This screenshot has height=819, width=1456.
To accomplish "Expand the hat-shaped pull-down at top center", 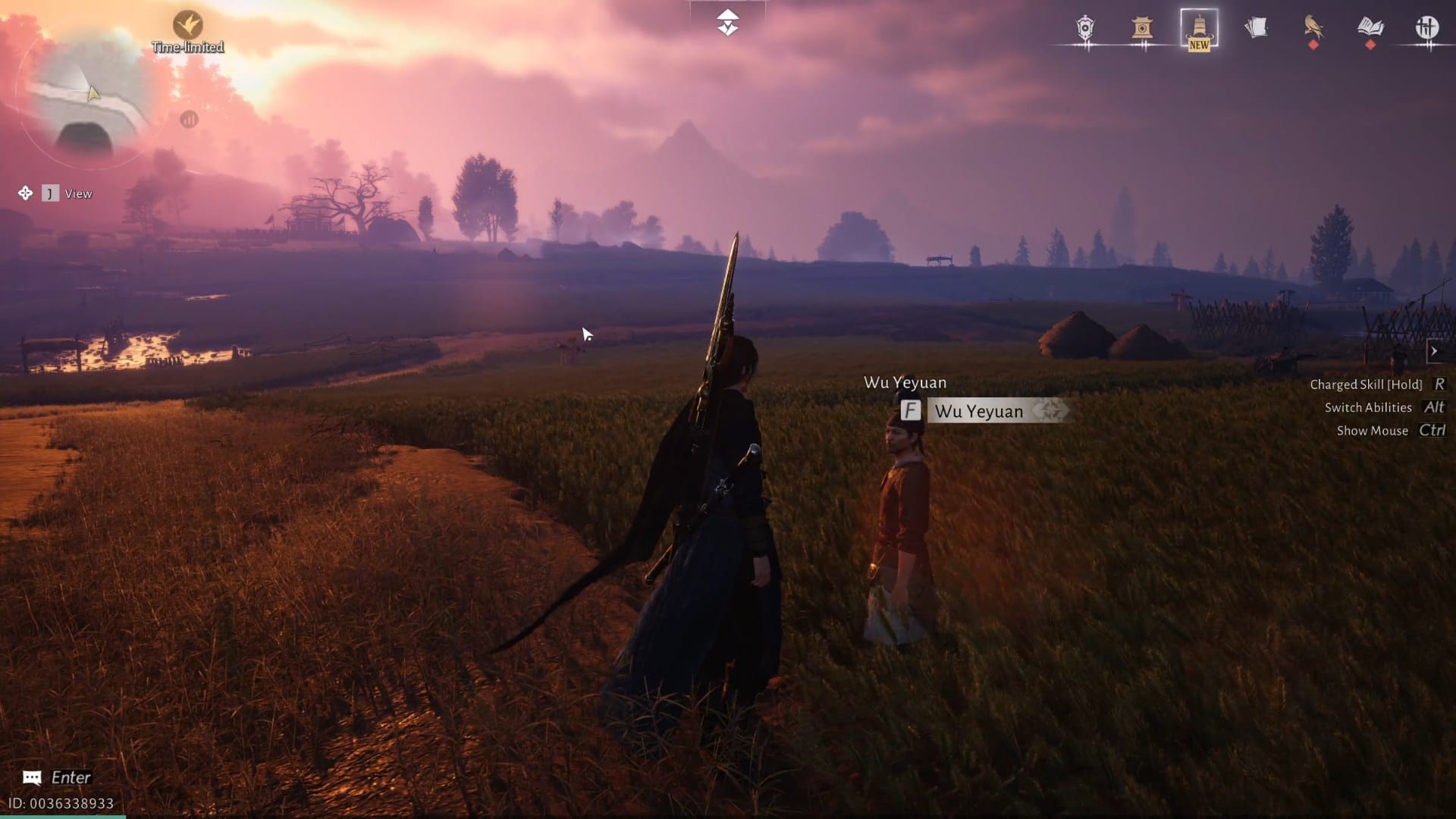I will [727, 23].
